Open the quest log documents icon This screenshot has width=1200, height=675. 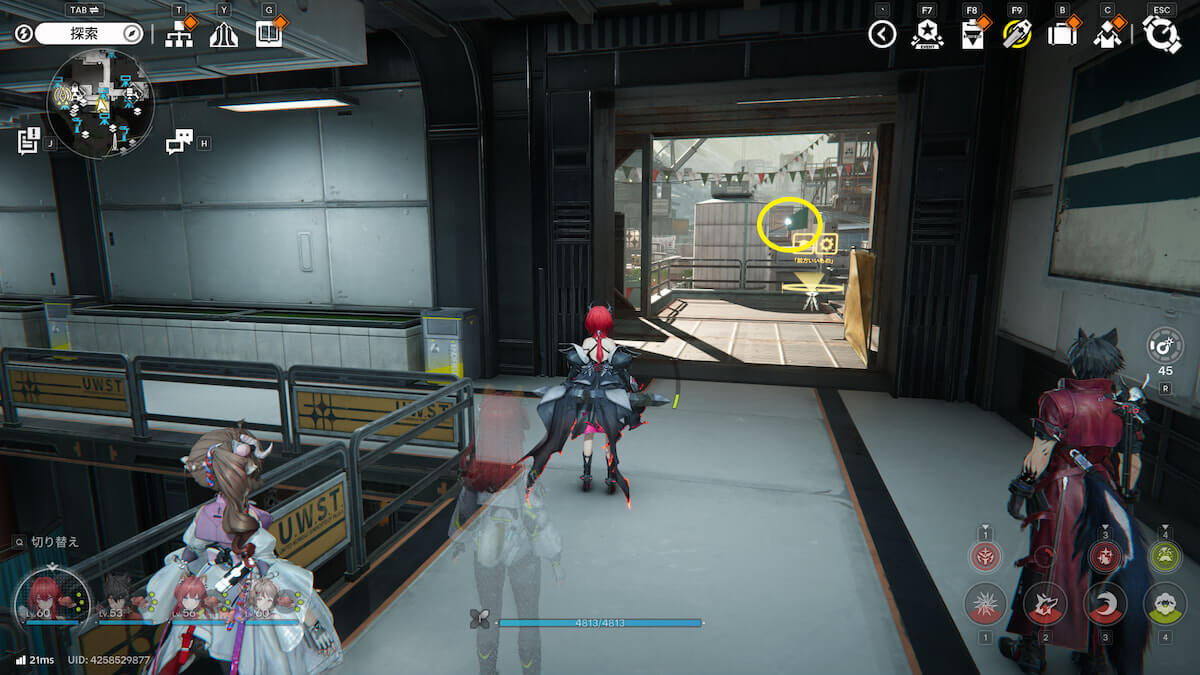coord(28,142)
